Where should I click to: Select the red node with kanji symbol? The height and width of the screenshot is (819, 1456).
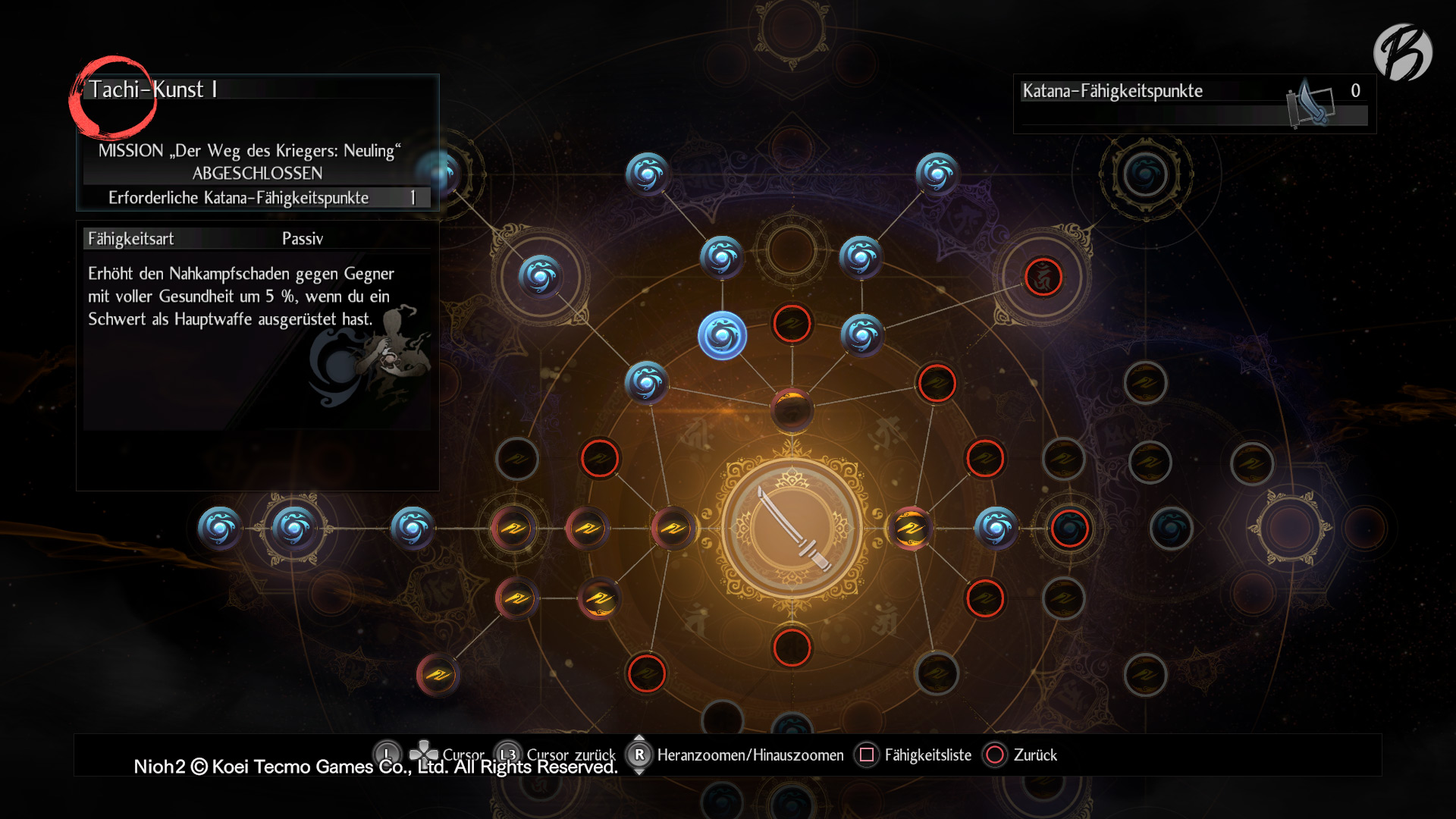point(1043,277)
